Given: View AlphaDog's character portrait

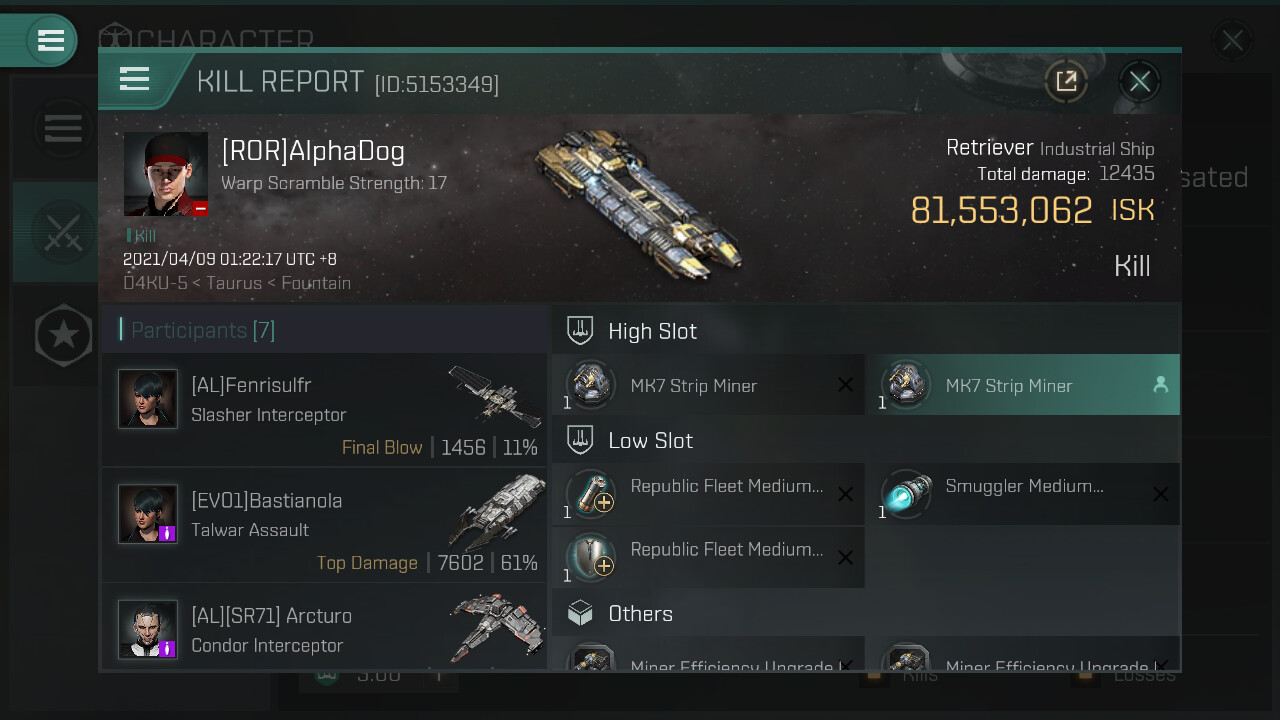Looking at the screenshot, I should coord(166,174).
